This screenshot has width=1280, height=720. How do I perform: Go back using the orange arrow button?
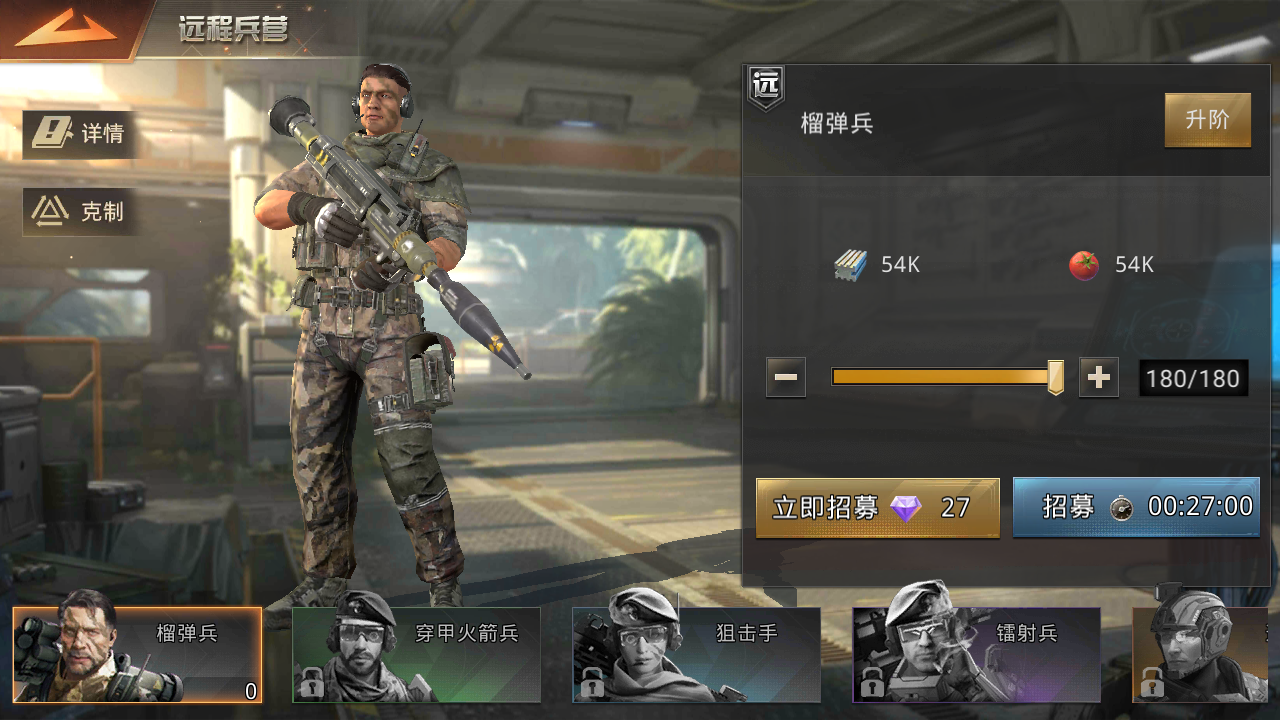coord(66,28)
